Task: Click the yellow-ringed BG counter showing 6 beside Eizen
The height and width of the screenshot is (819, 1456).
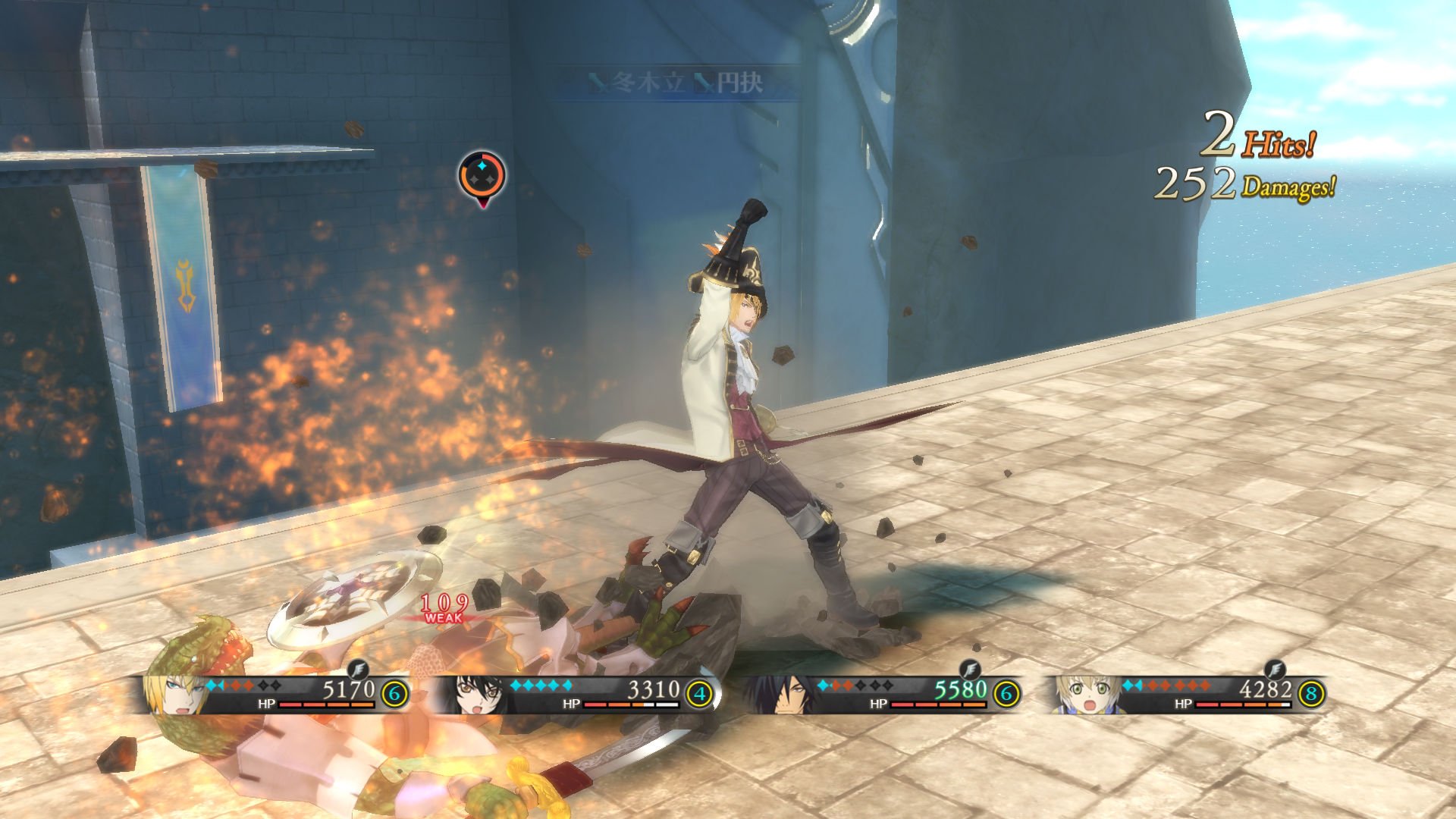Action: pos(393,694)
